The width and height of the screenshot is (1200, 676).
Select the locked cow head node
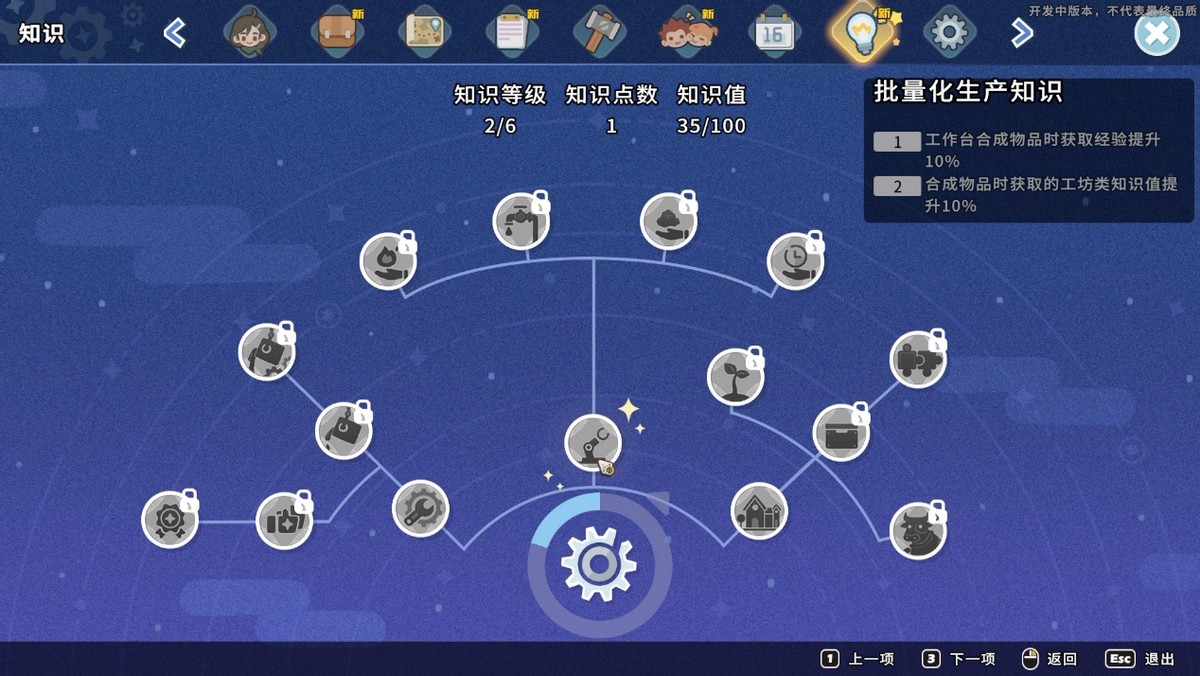pyautogui.click(x=917, y=530)
